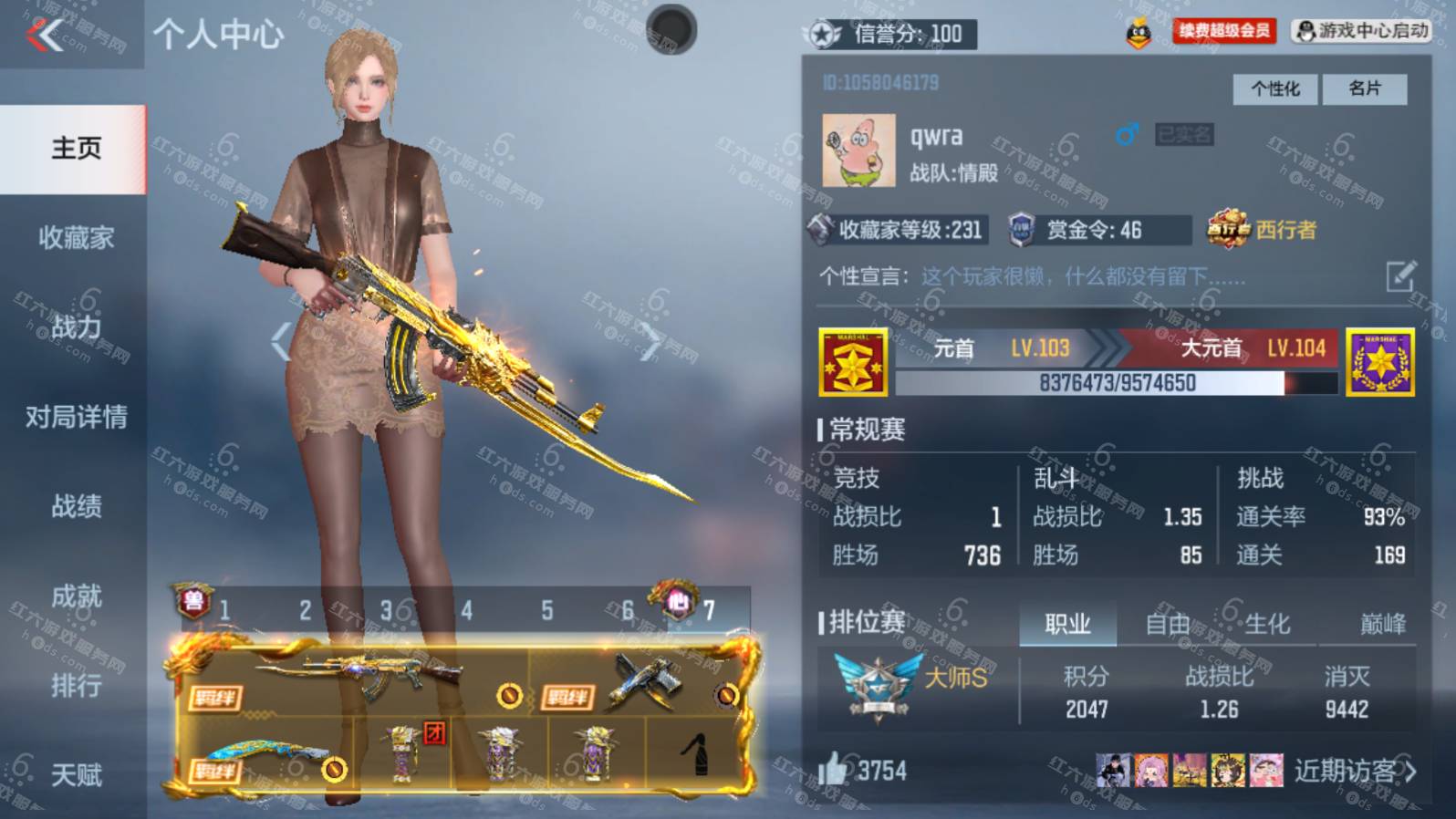Open the 天赋 talents page

point(76,775)
